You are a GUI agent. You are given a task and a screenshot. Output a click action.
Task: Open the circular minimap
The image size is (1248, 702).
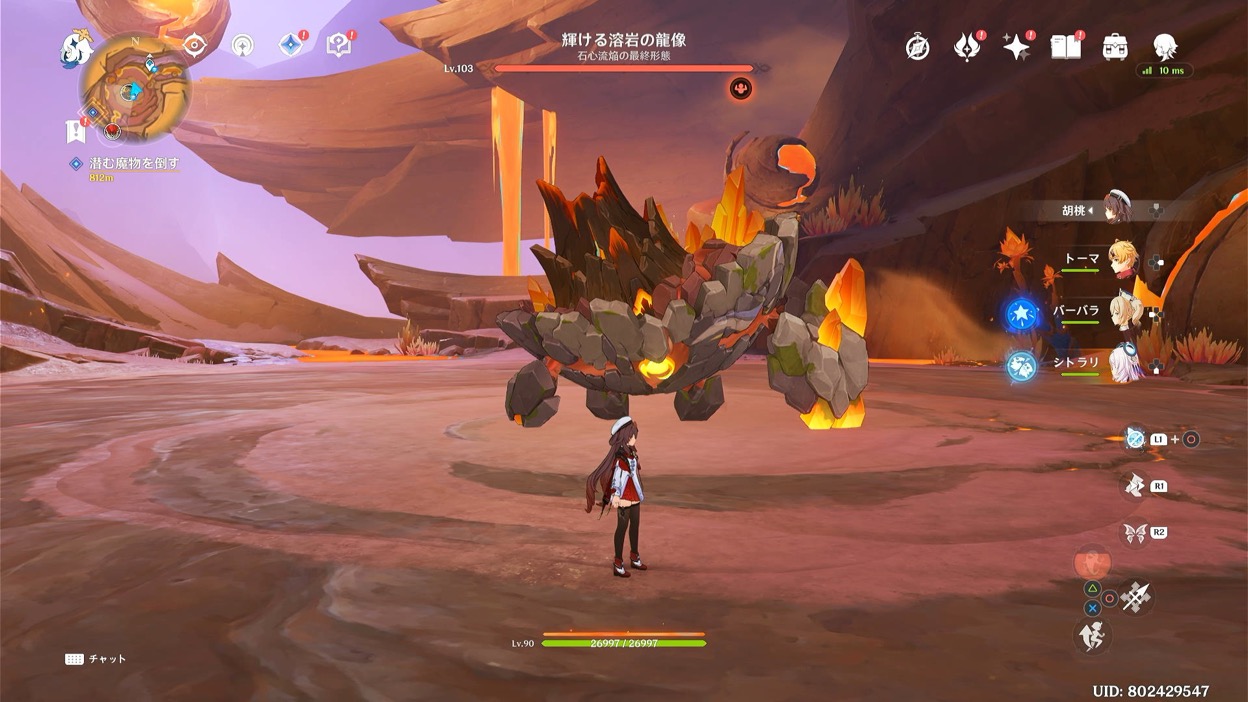click(x=135, y=88)
